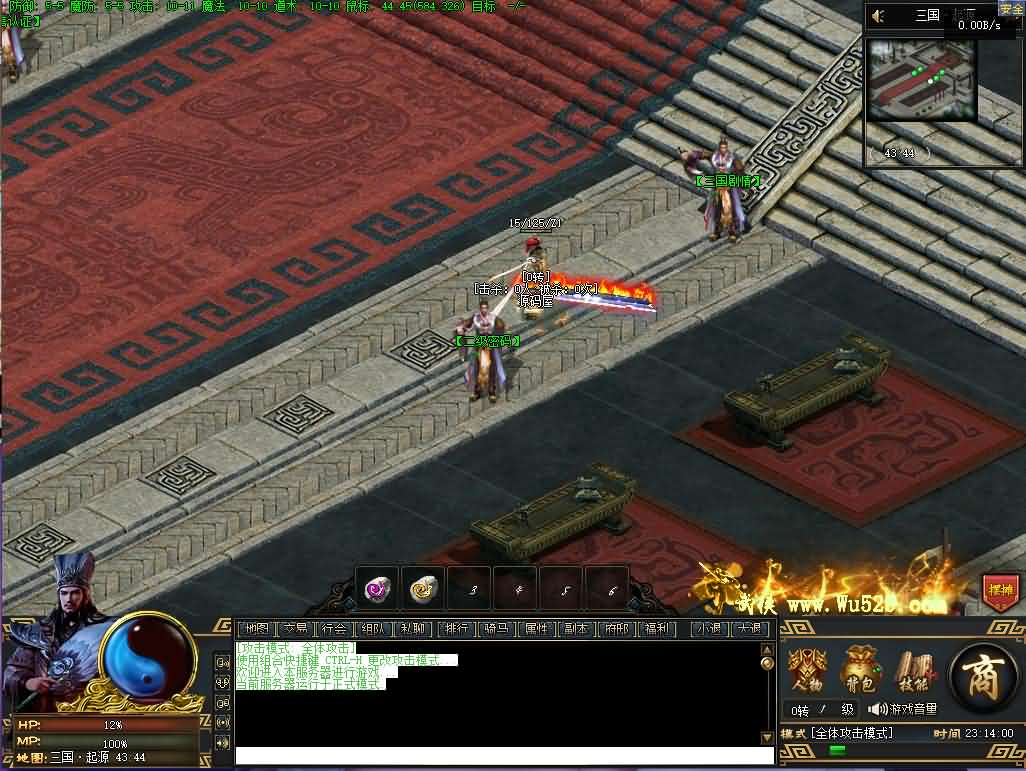Image resolution: width=1026 pixels, height=771 pixels.
Task: Click the 大退 exit game button
Action: (749, 629)
